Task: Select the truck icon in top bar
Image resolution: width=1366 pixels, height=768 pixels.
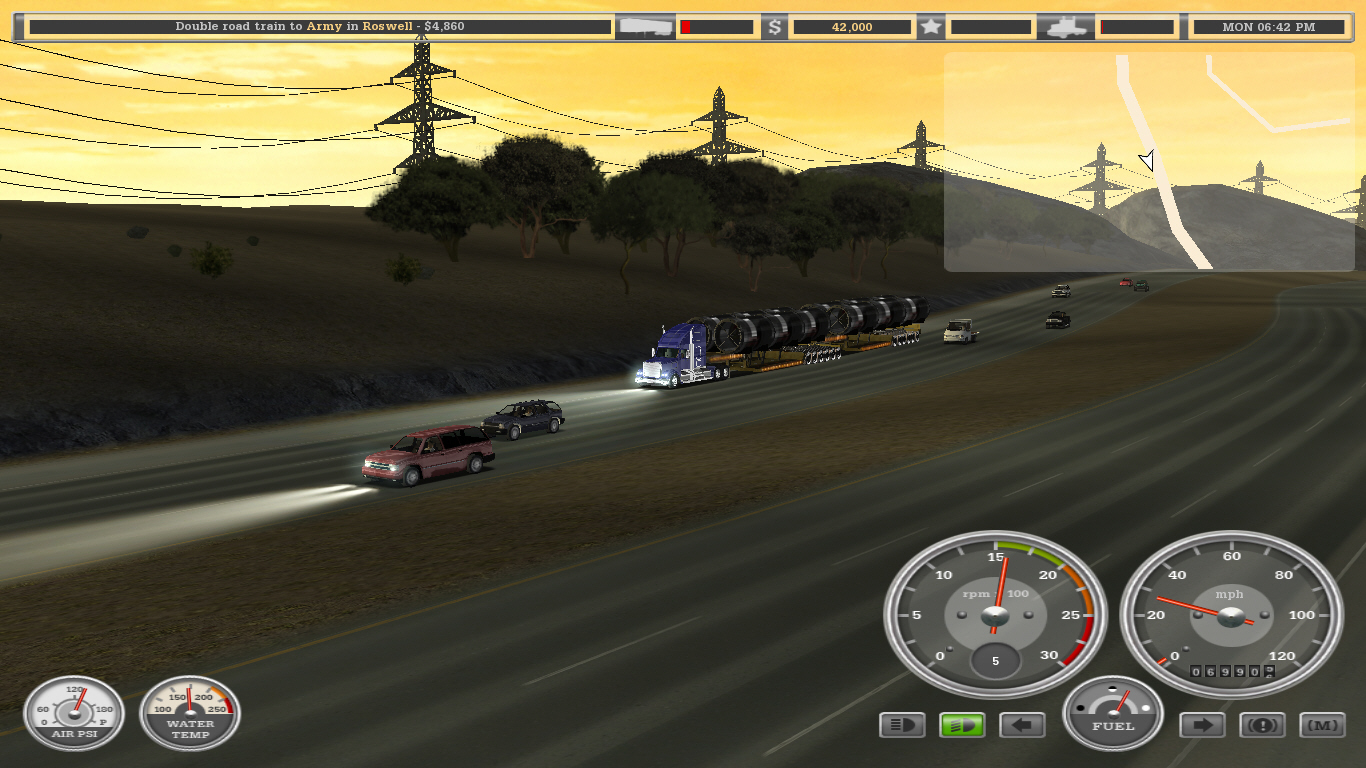Action: pos(1065,27)
